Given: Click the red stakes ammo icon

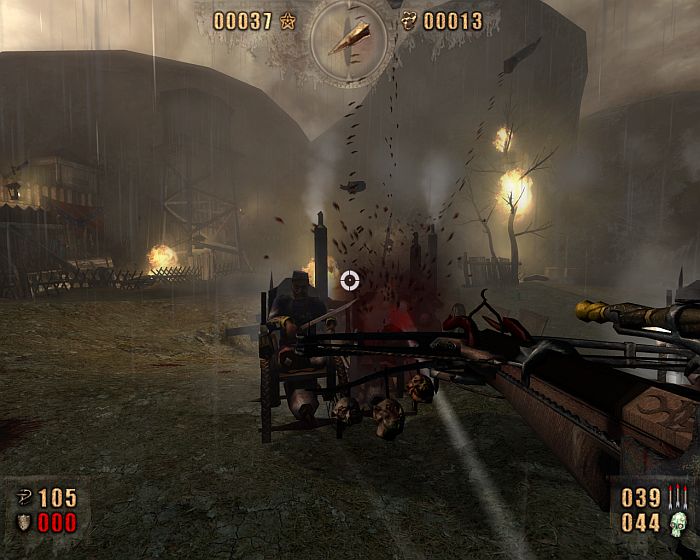Looking at the screenshot, I should pyautogui.click(x=680, y=497).
